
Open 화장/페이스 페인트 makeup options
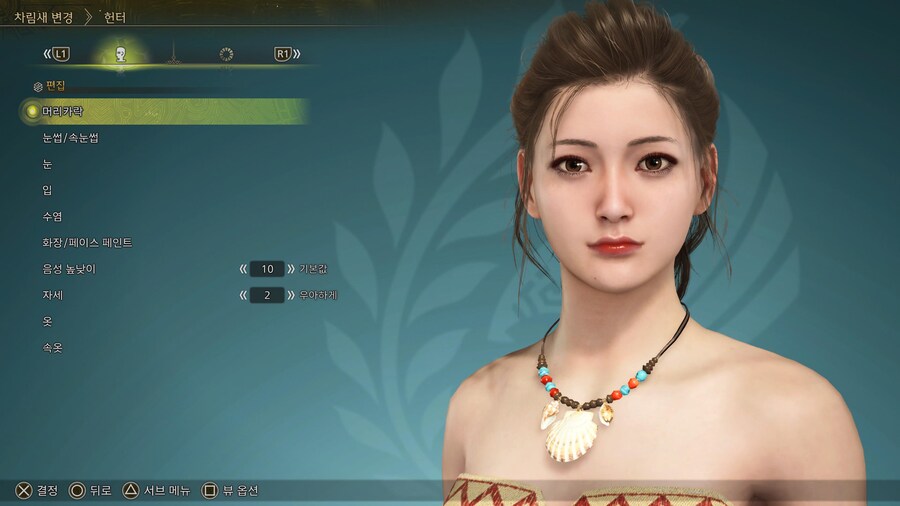(87, 243)
